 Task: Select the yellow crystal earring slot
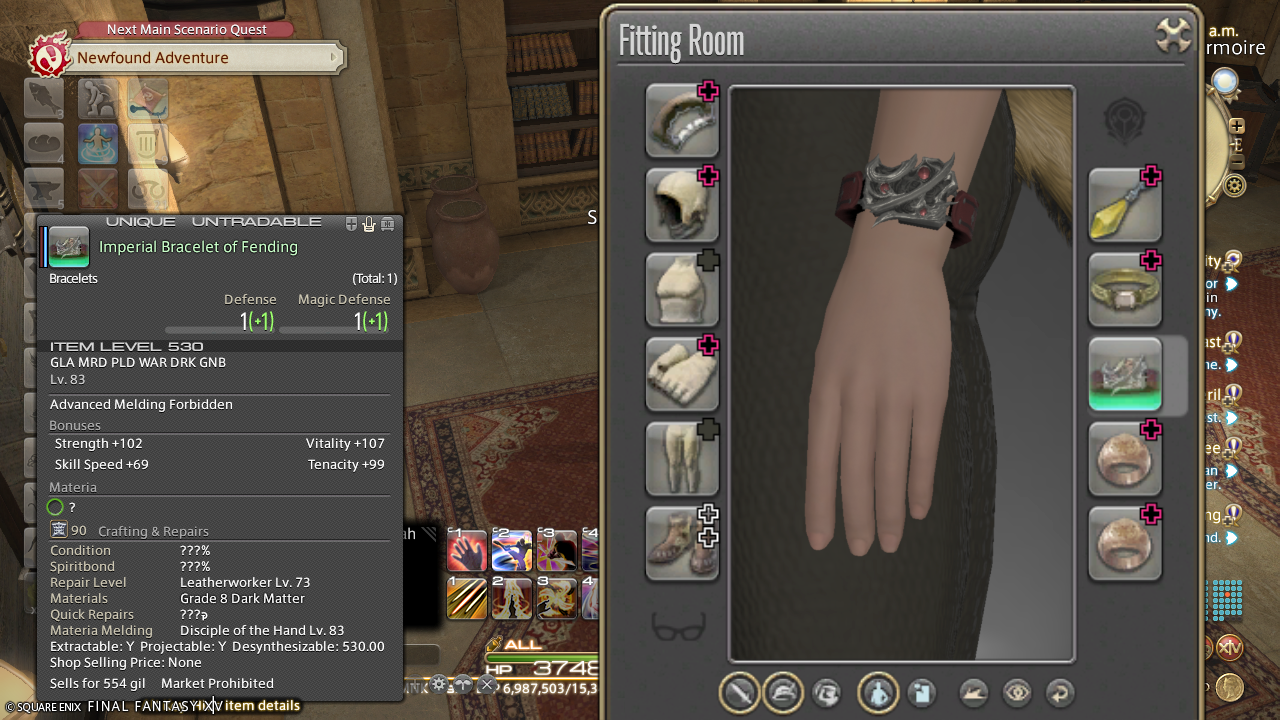click(x=1124, y=205)
